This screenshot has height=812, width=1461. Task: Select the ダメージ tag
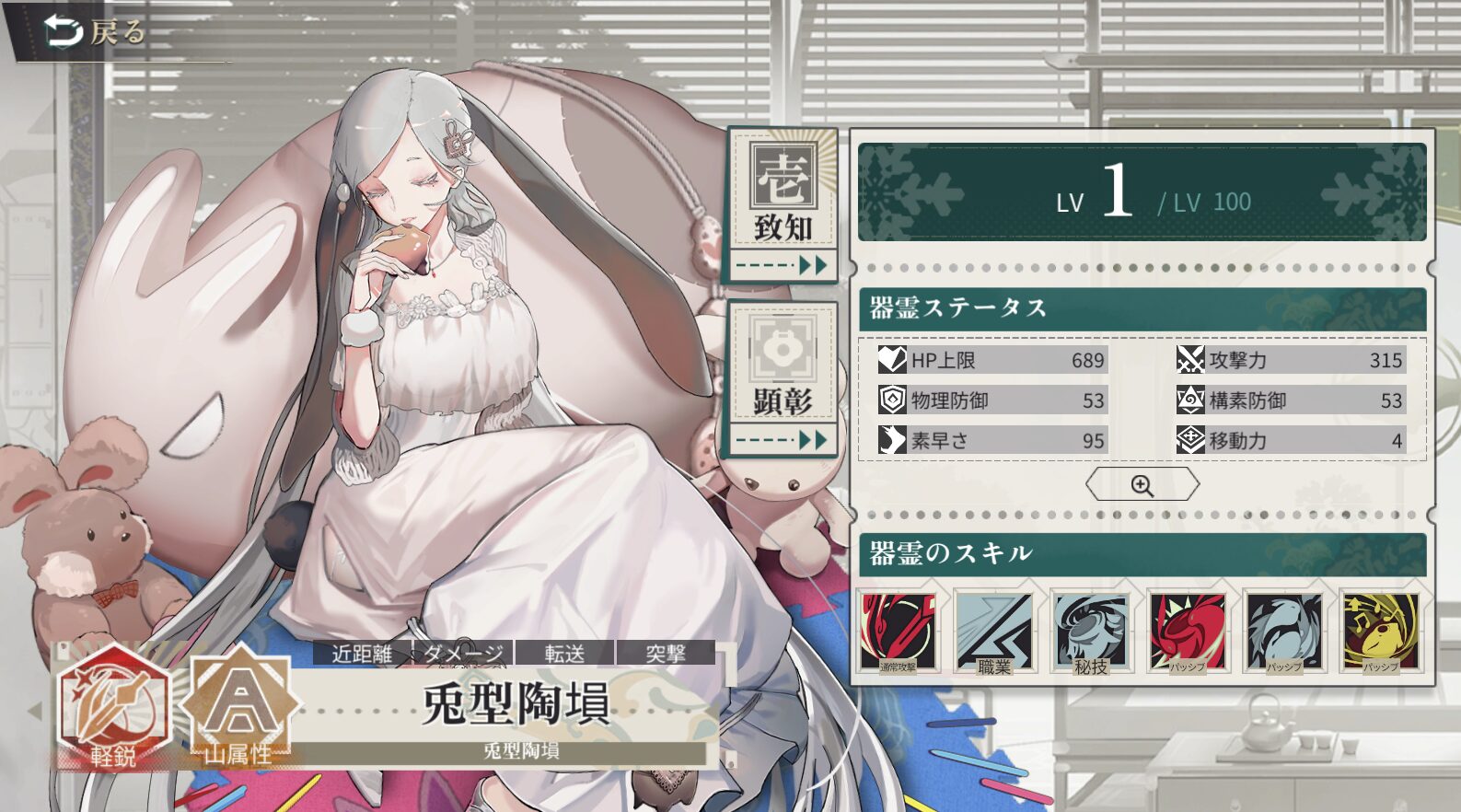[x=464, y=654]
